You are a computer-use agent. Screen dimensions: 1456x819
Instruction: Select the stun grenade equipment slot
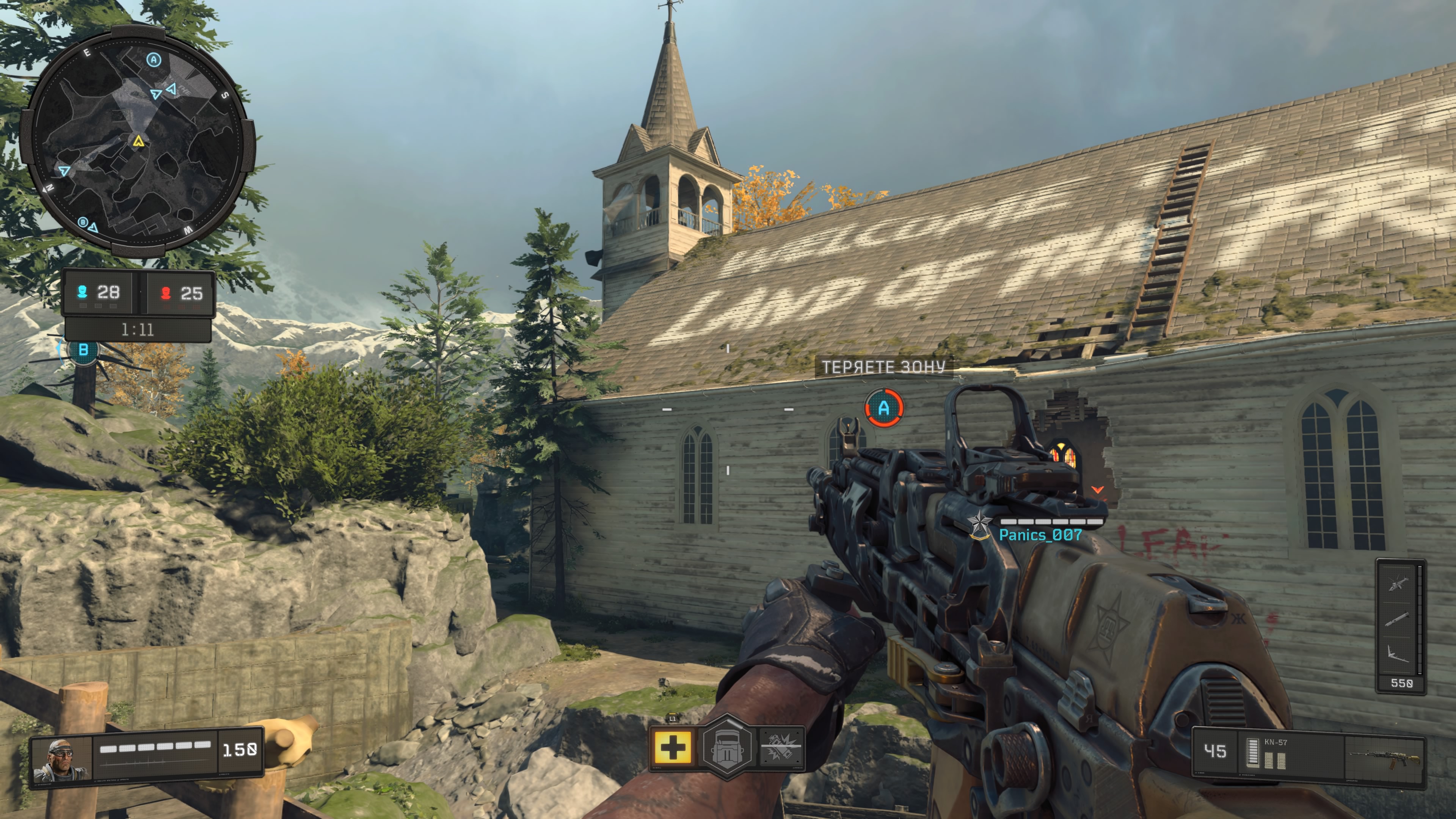click(x=781, y=747)
